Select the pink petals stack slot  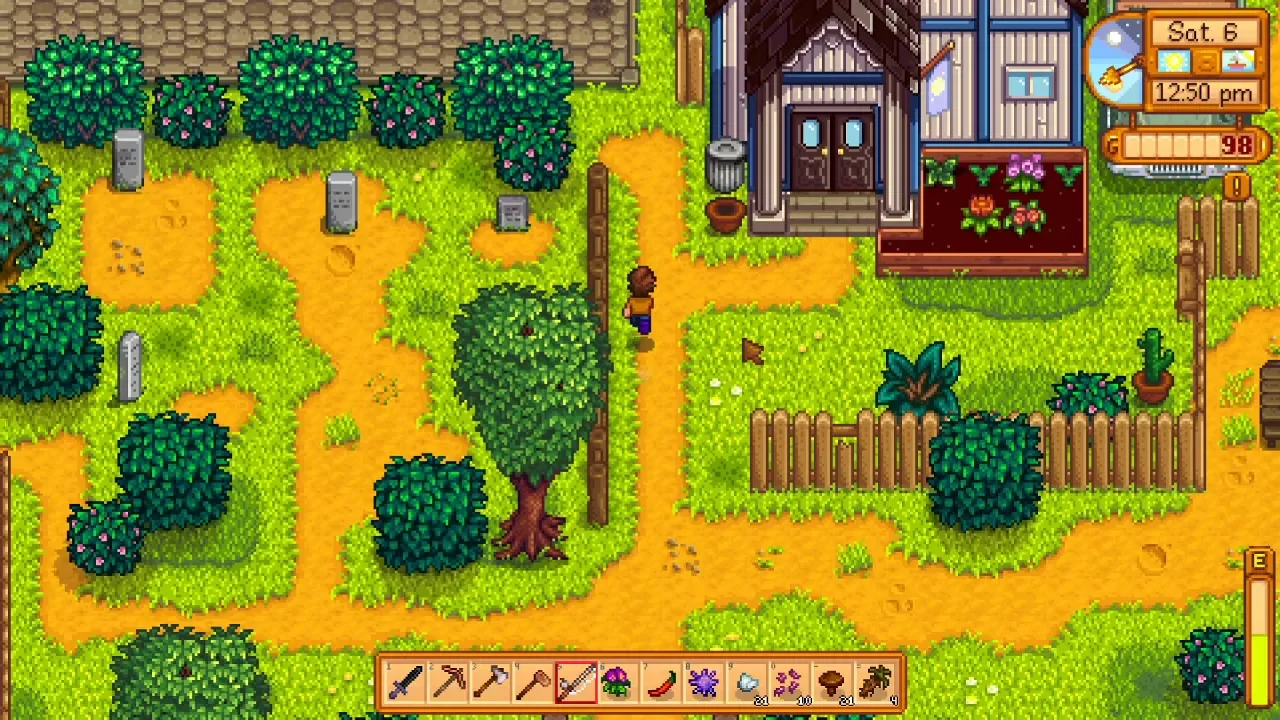789,684
